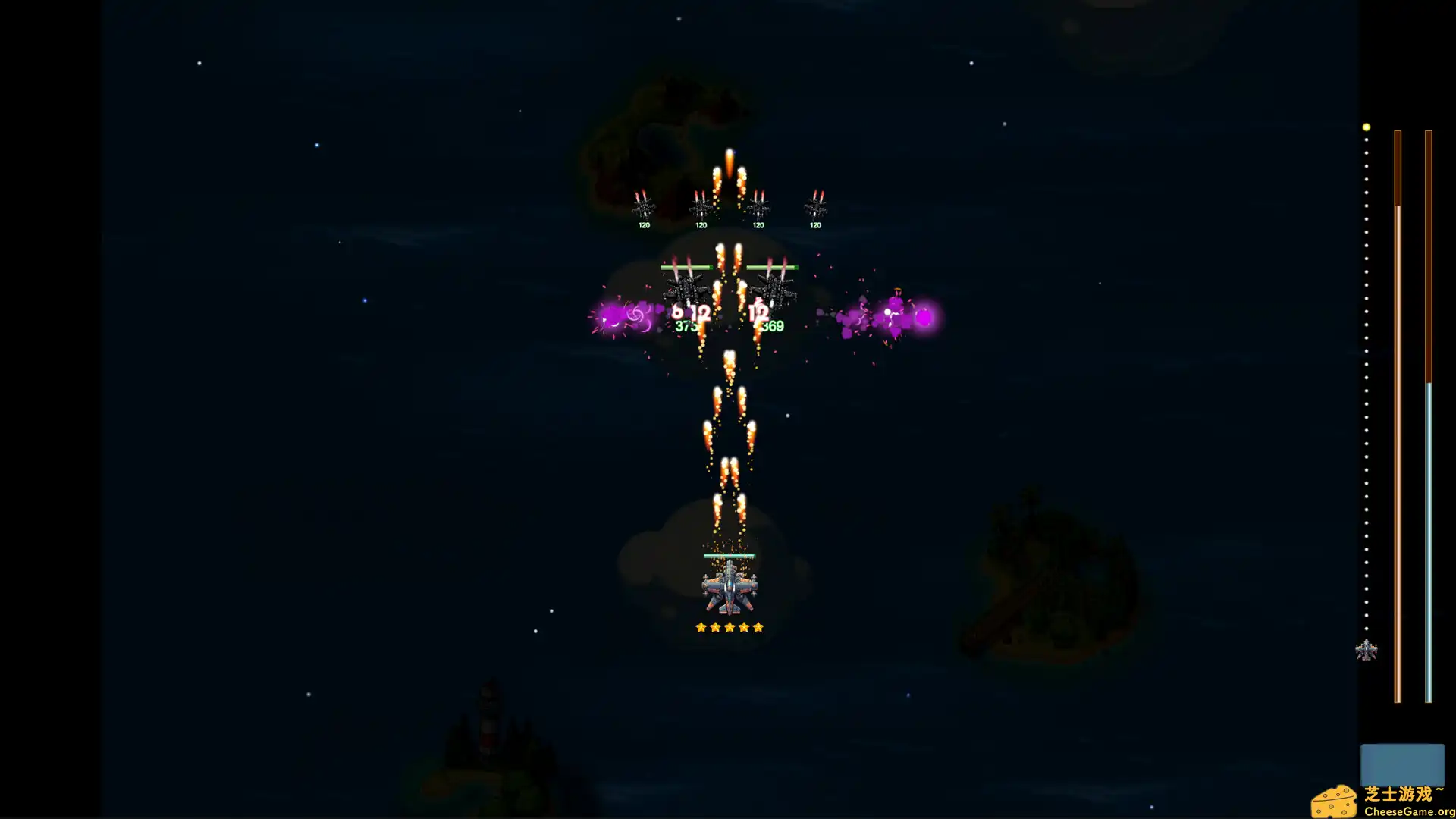Click the blue panel in the bottom-right corner

[1402, 766]
